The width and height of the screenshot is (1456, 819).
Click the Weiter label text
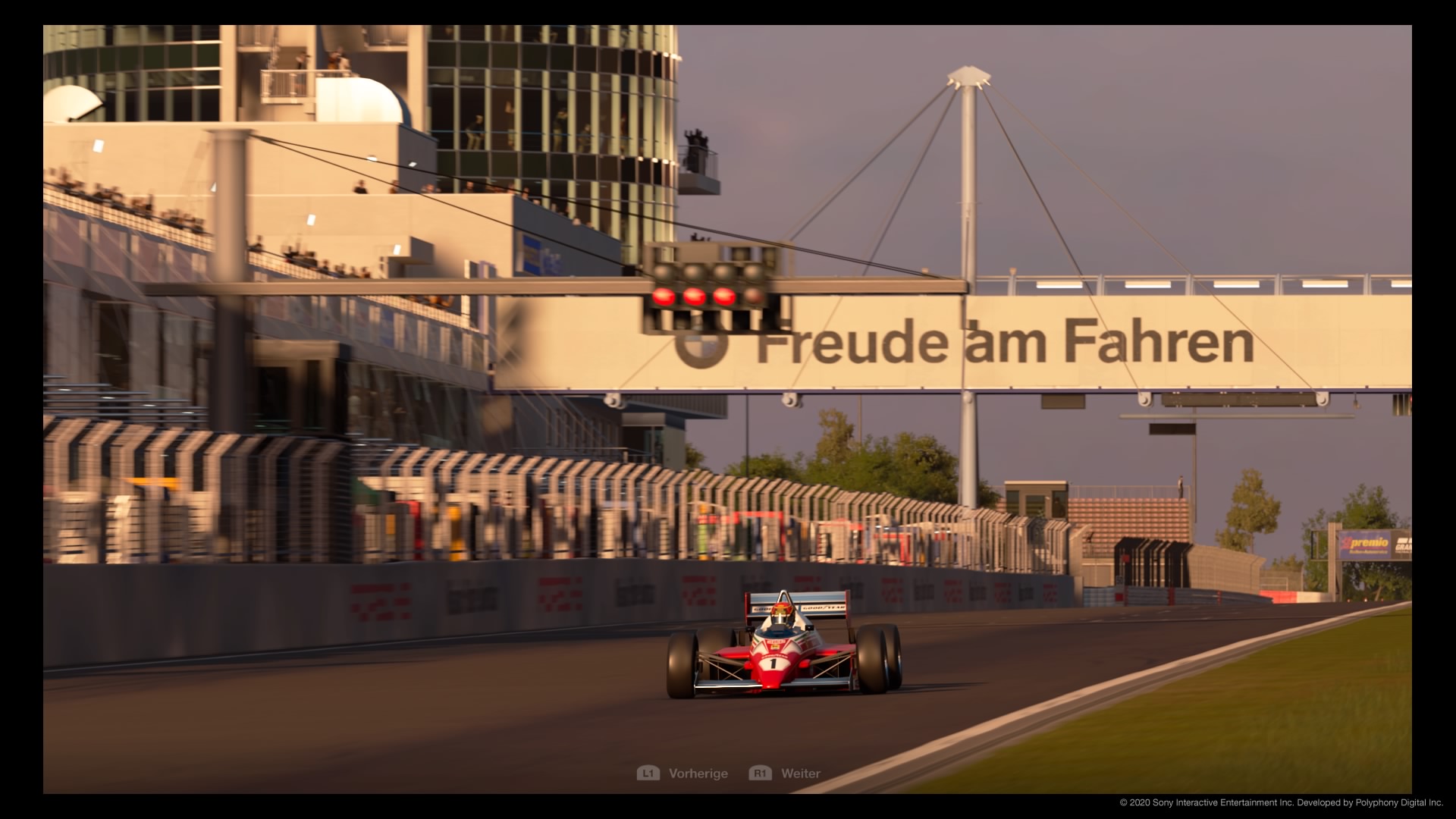tap(802, 773)
